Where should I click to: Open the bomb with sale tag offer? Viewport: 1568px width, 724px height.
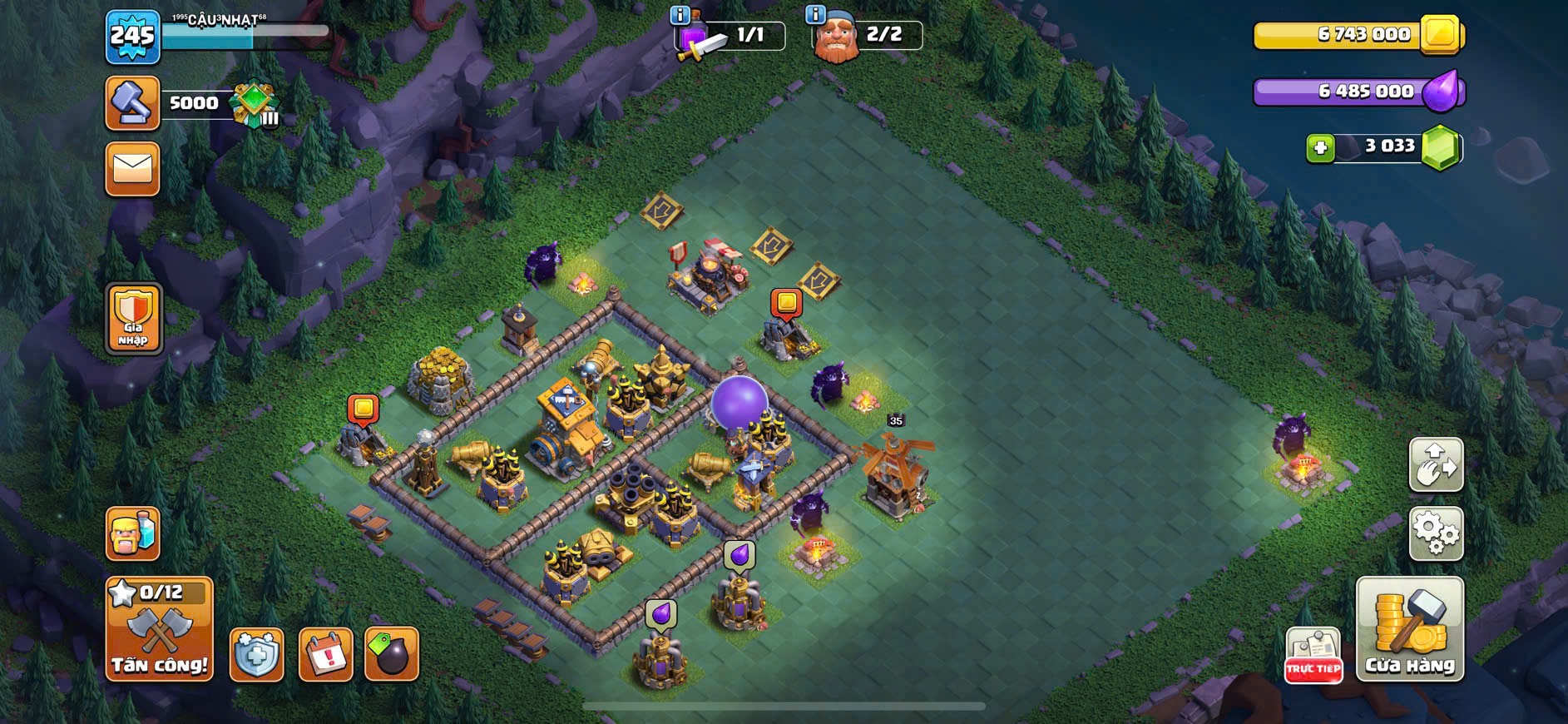(392, 655)
